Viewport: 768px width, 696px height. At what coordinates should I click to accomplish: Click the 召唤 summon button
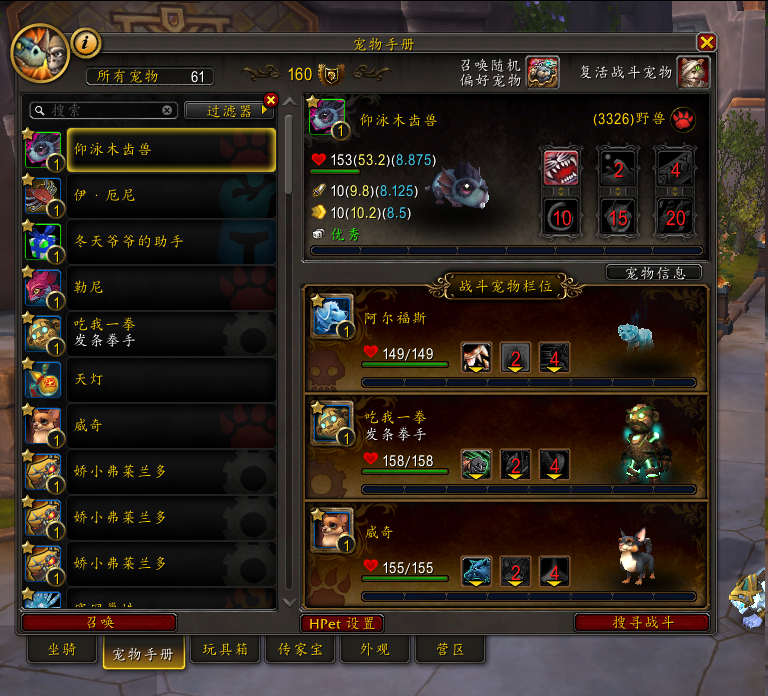[x=99, y=622]
